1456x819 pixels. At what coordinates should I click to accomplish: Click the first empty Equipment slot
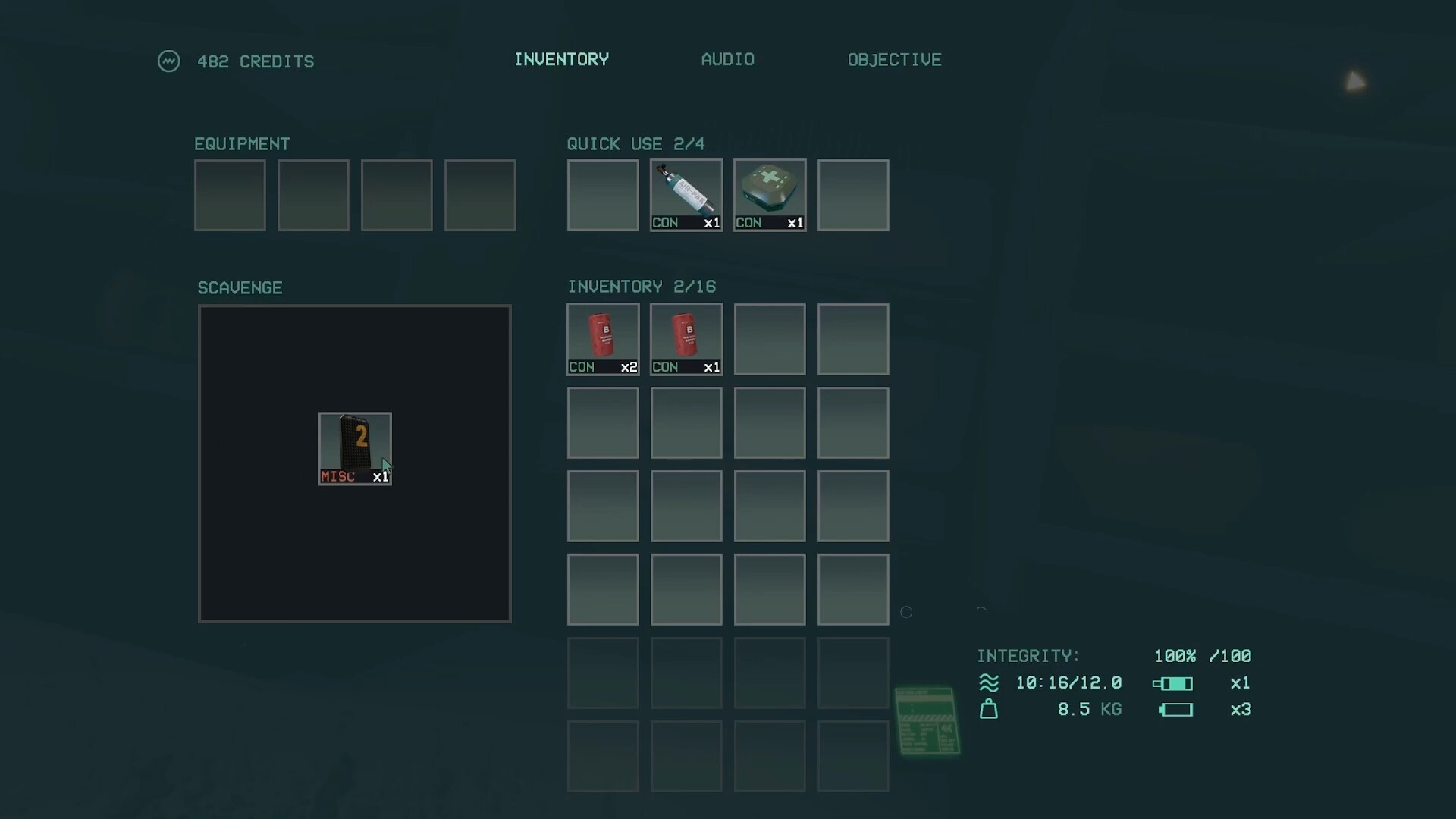(230, 195)
